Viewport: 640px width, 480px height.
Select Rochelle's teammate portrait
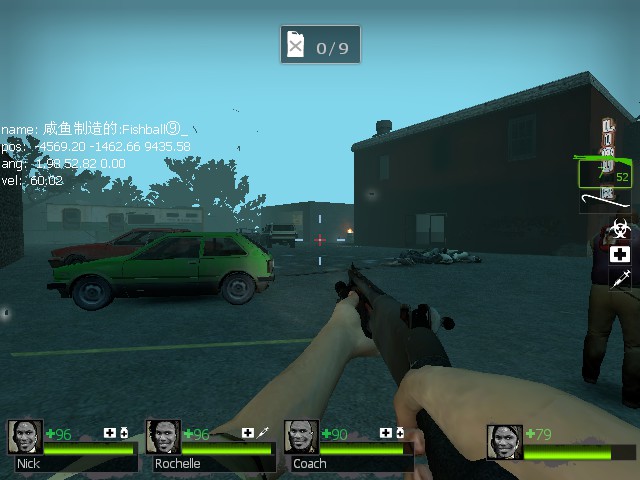point(164,437)
